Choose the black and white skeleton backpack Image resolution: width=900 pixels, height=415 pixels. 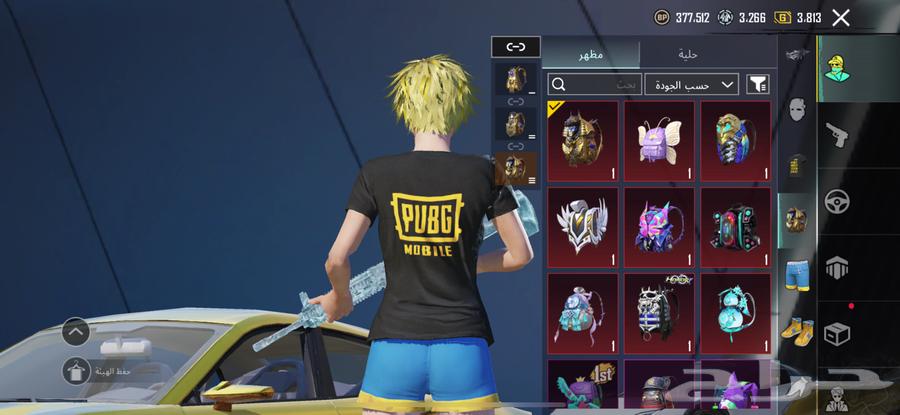(659, 312)
